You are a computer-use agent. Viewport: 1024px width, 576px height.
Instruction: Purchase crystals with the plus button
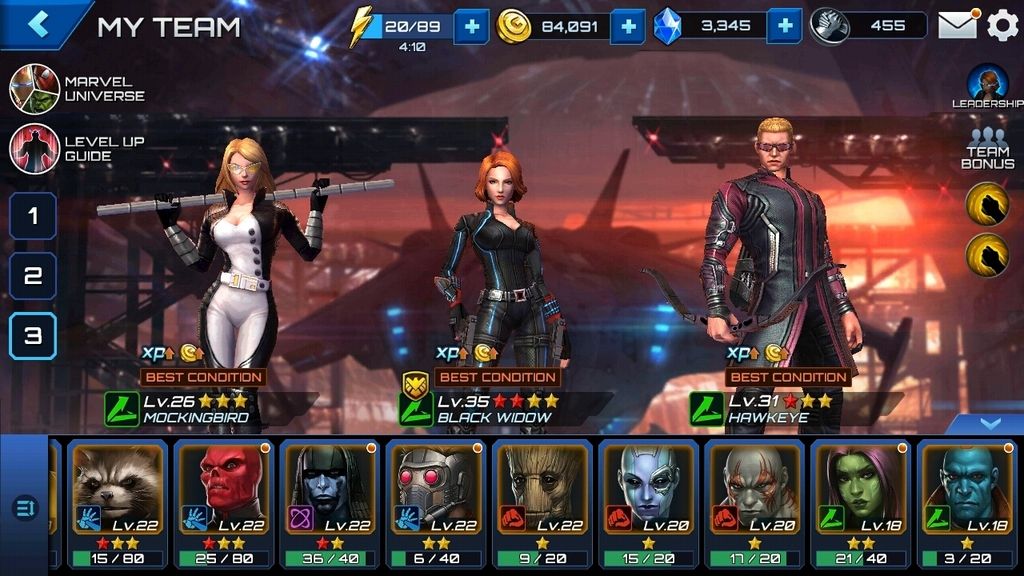785,26
